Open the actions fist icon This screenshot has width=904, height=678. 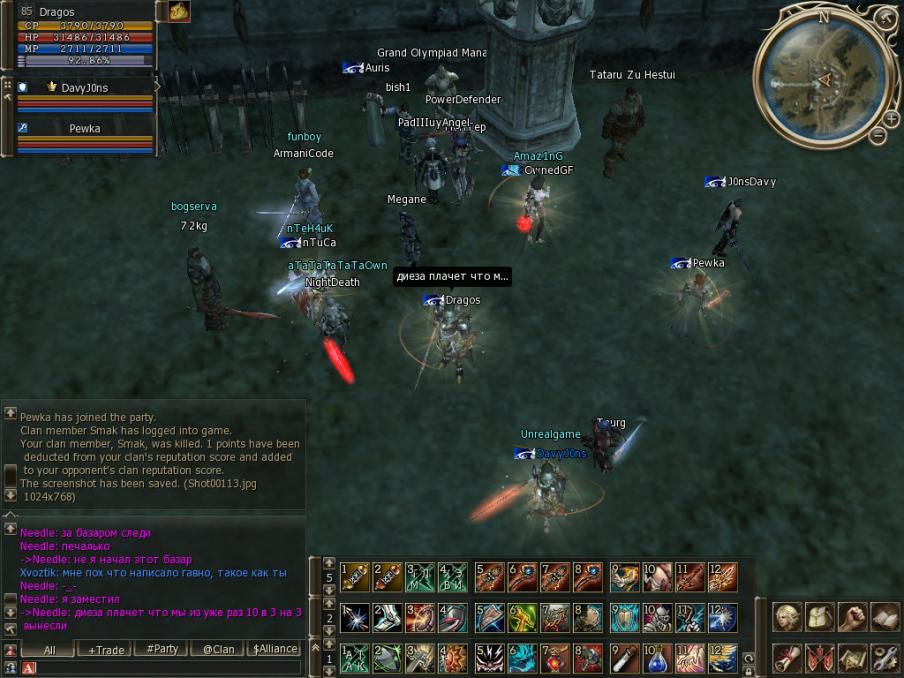(x=852, y=616)
